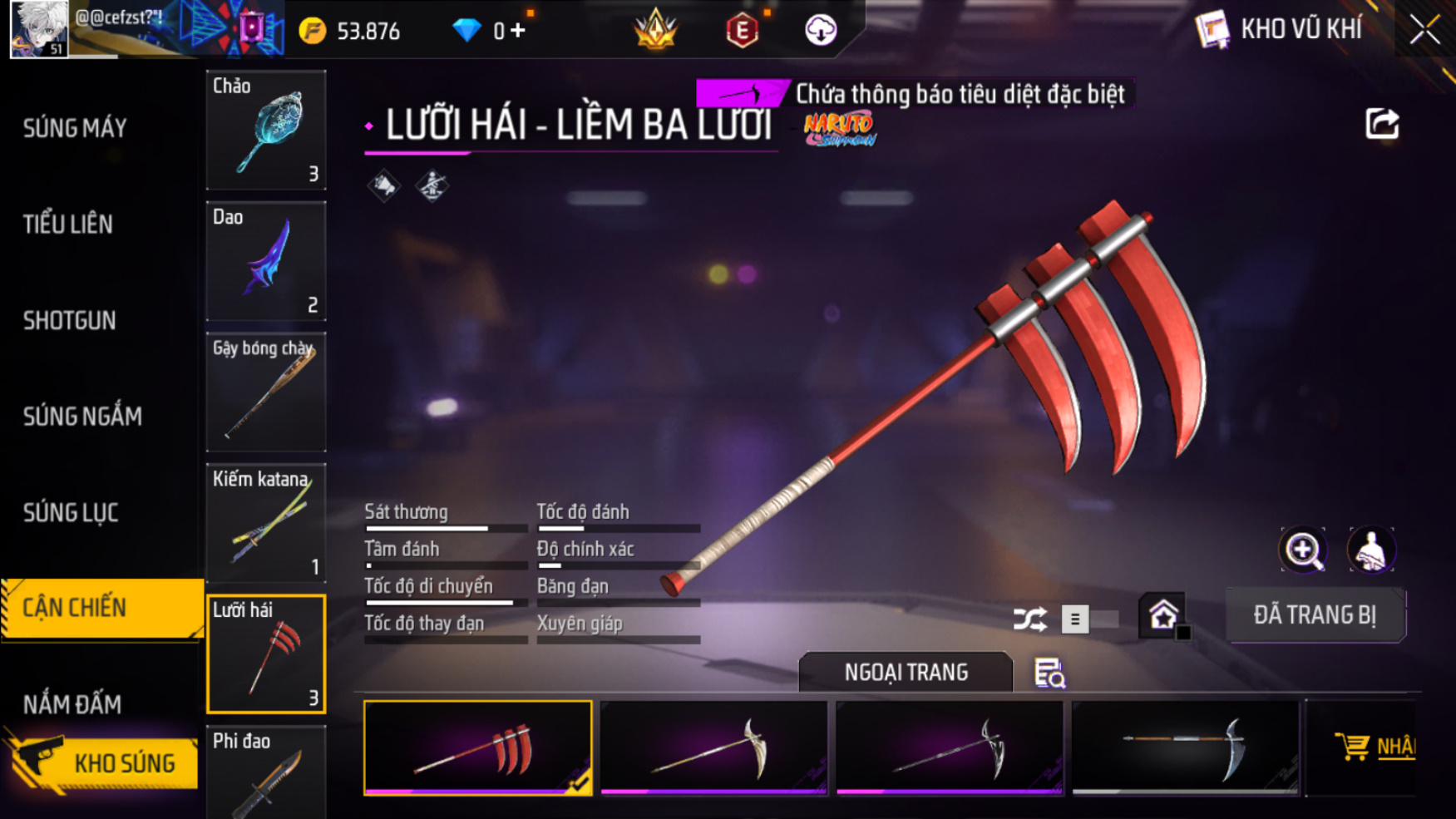Screen dimensions: 1456x819
Task: Select the Gậy bóng chày weapon
Action: [266, 392]
